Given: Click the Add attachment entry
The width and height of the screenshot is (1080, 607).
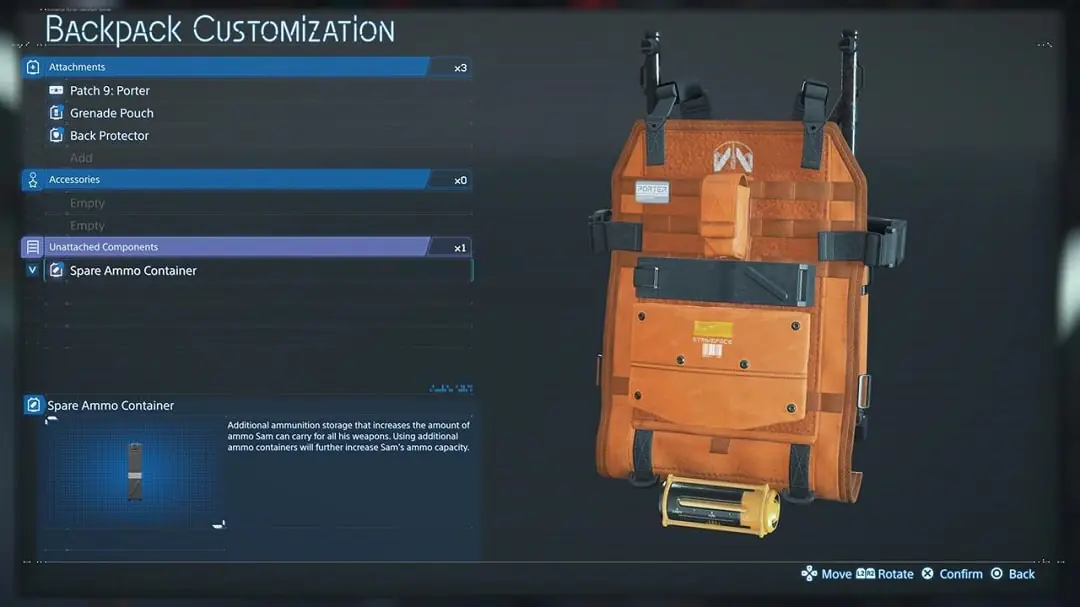Looking at the screenshot, I should [81, 158].
